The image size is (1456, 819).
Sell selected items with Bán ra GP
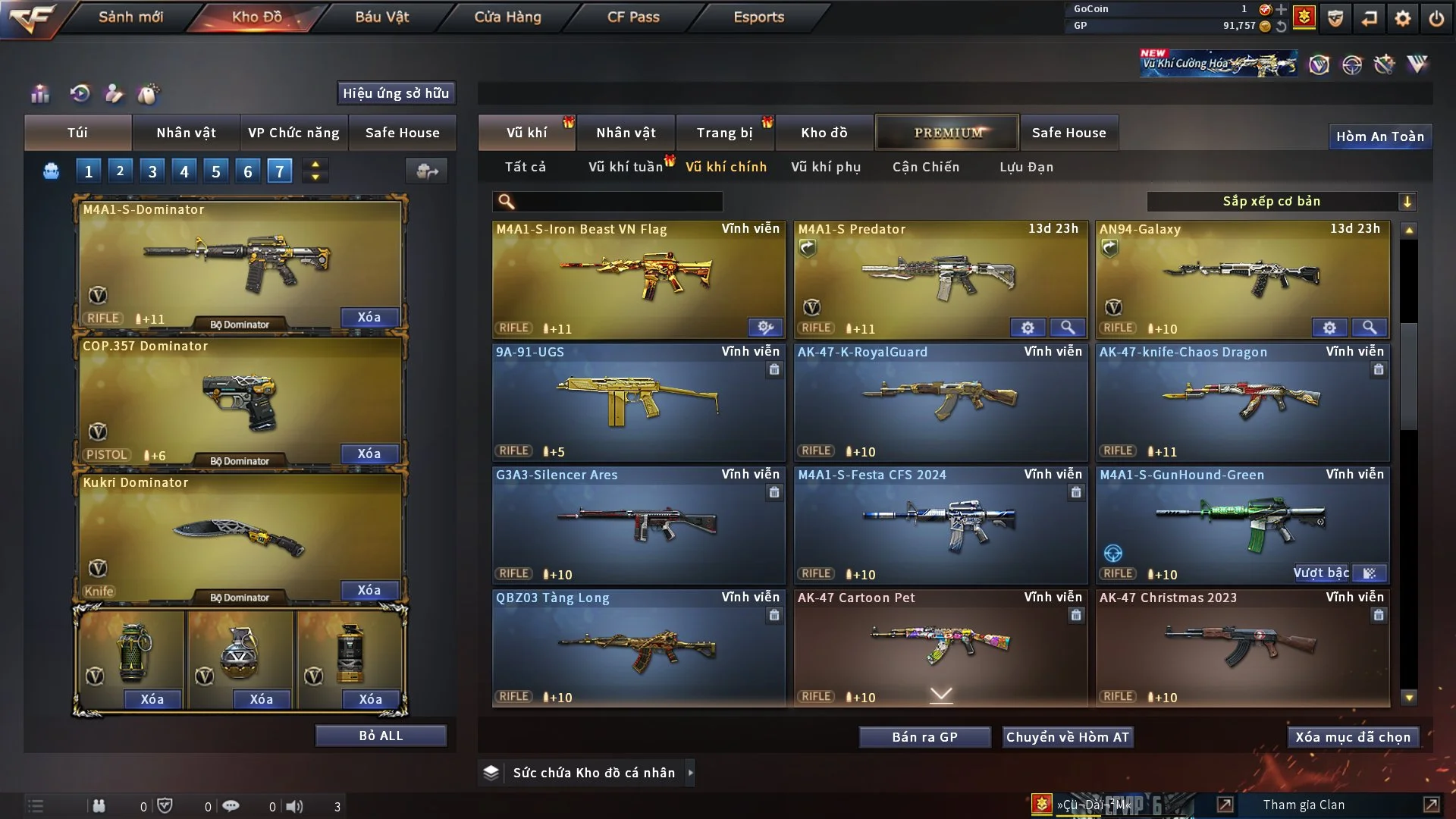pos(924,737)
